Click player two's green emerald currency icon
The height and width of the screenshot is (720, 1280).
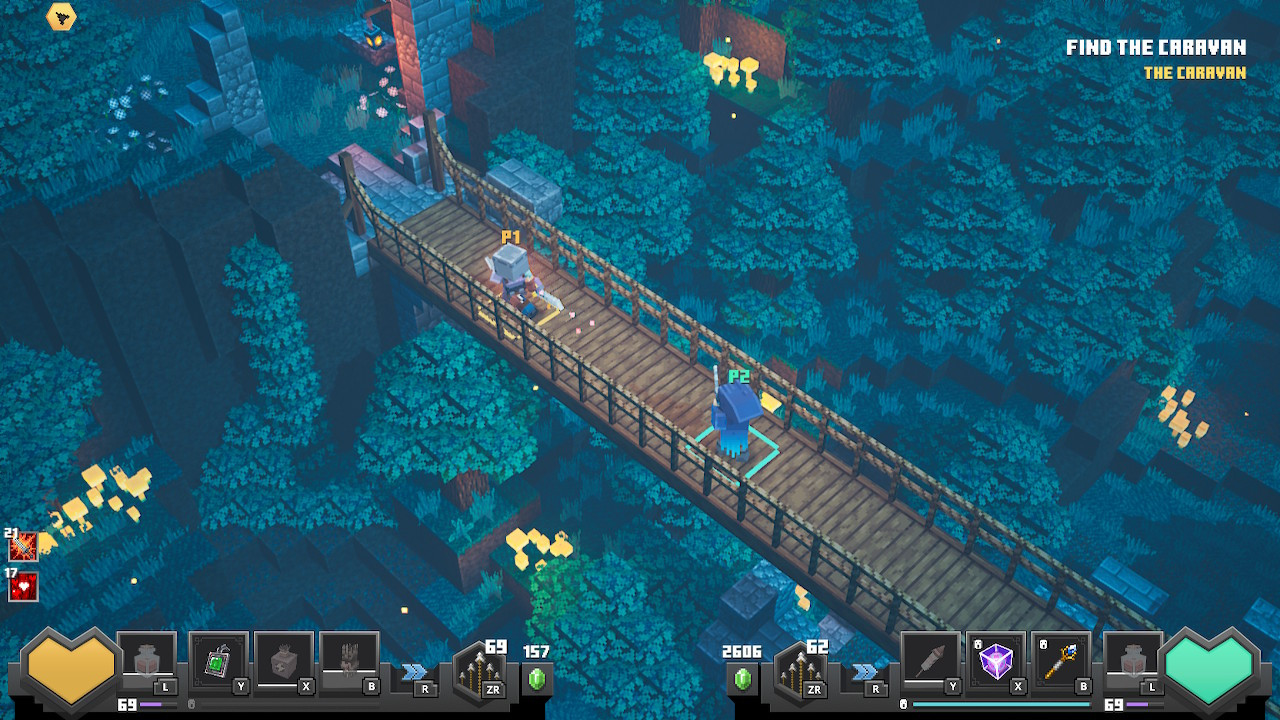pos(742,679)
